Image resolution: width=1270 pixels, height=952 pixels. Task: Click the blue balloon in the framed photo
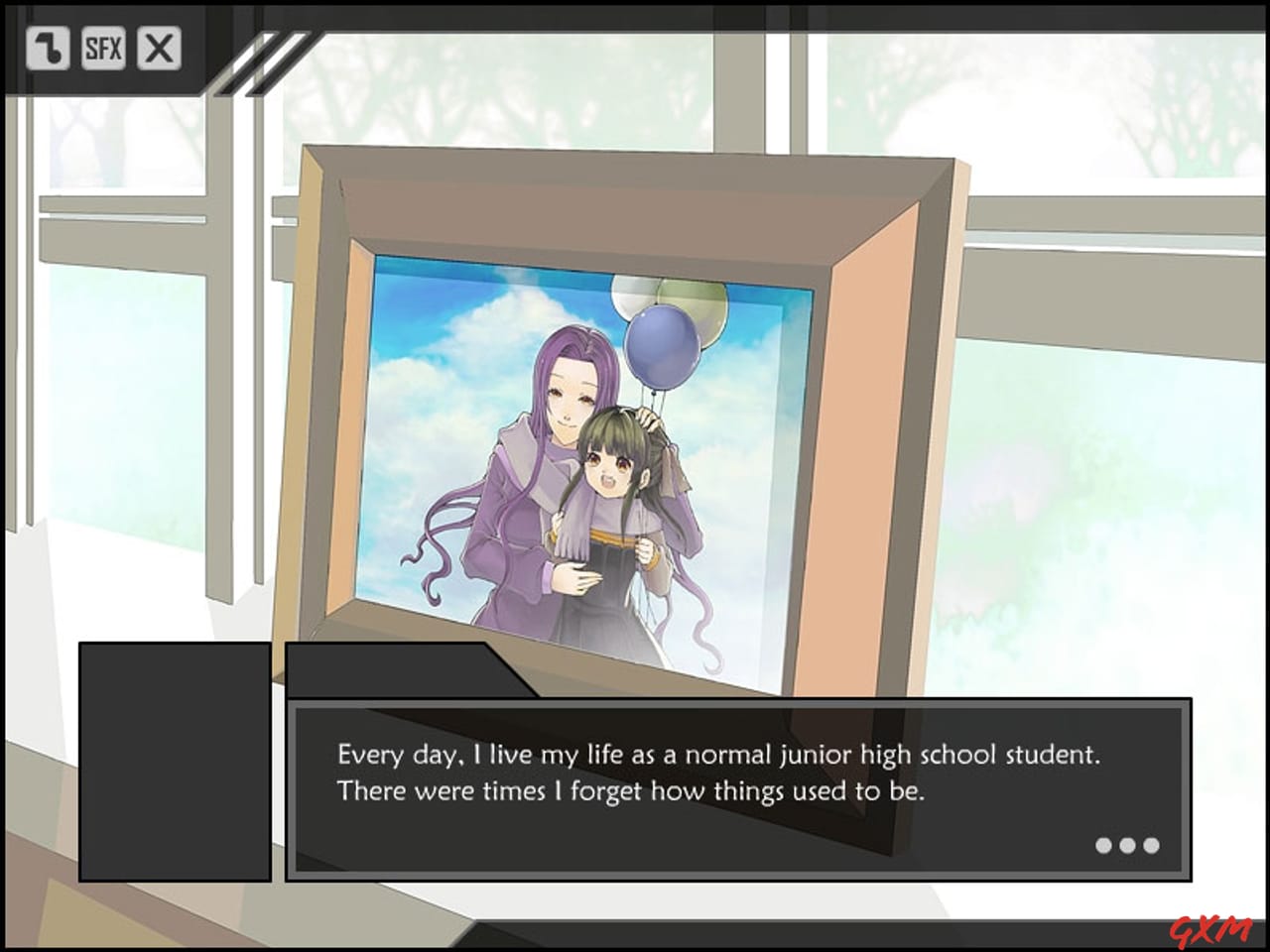tap(667, 349)
